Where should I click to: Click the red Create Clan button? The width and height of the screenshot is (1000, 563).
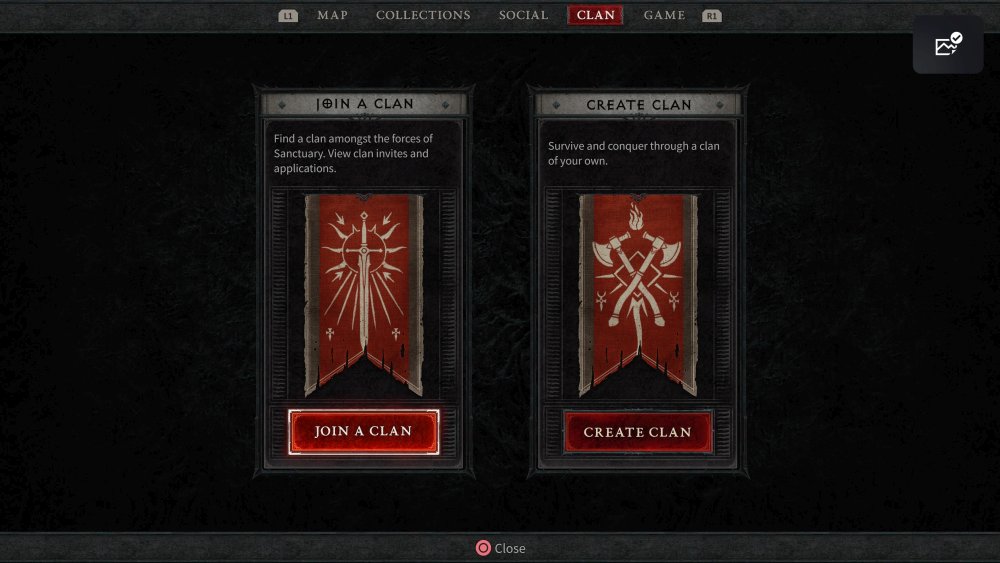637,432
